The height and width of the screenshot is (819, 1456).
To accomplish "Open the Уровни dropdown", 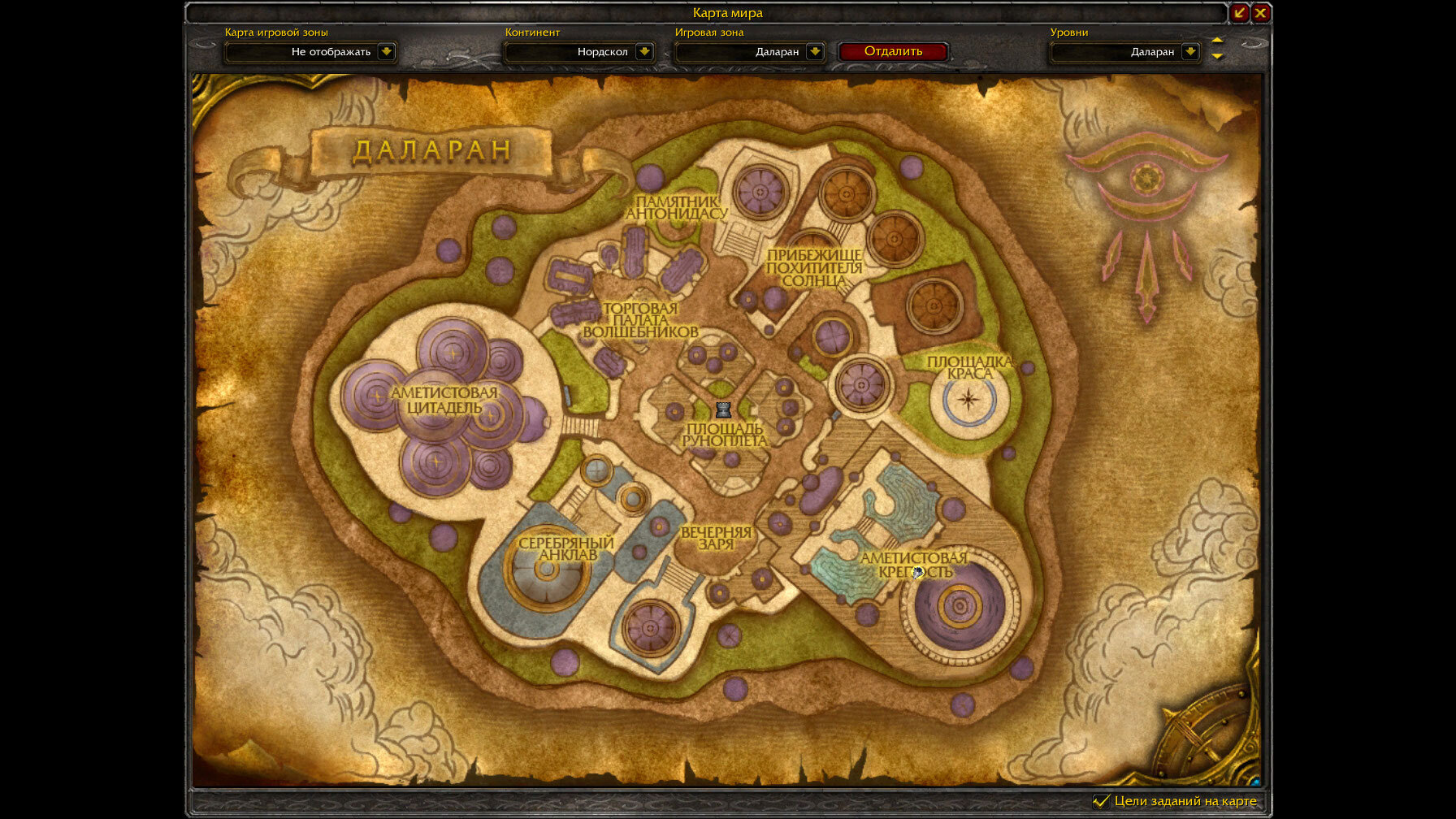I will pyautogui.click(x=1190, y=51).
